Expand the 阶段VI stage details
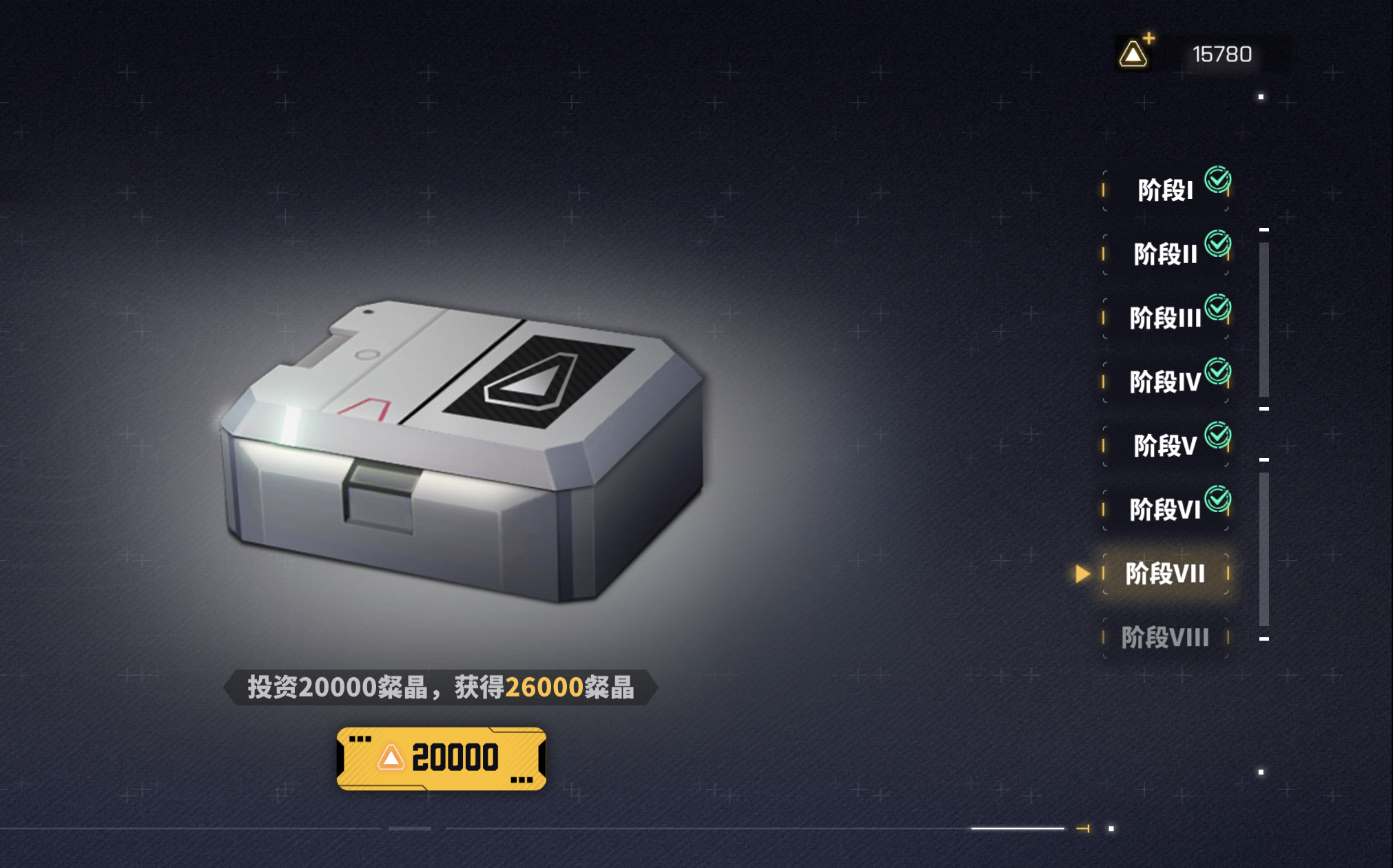The width and height of the screenshot is (1393, 868). pos(1164,508)
